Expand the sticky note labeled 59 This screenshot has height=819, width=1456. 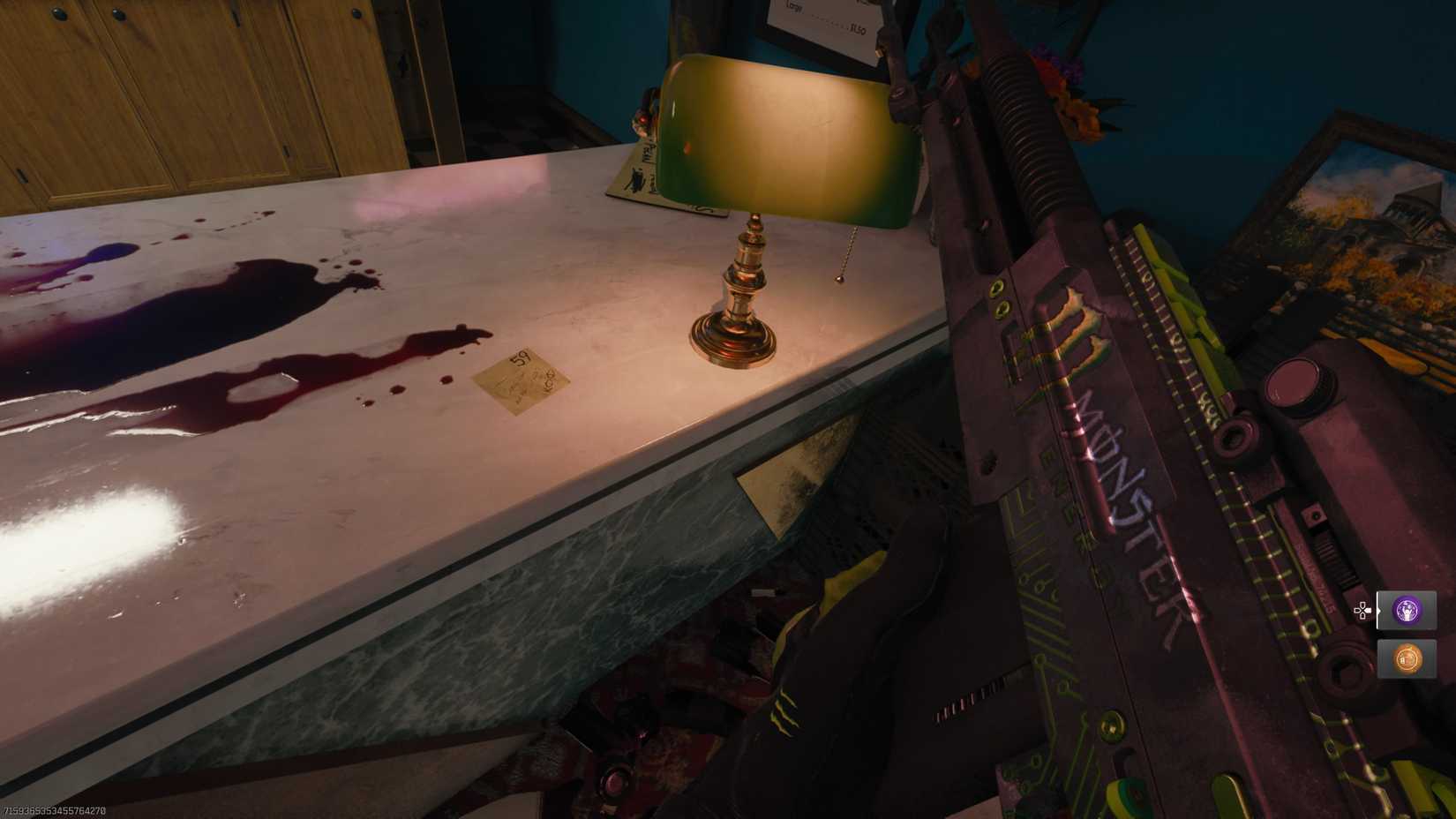coord(521,379)
